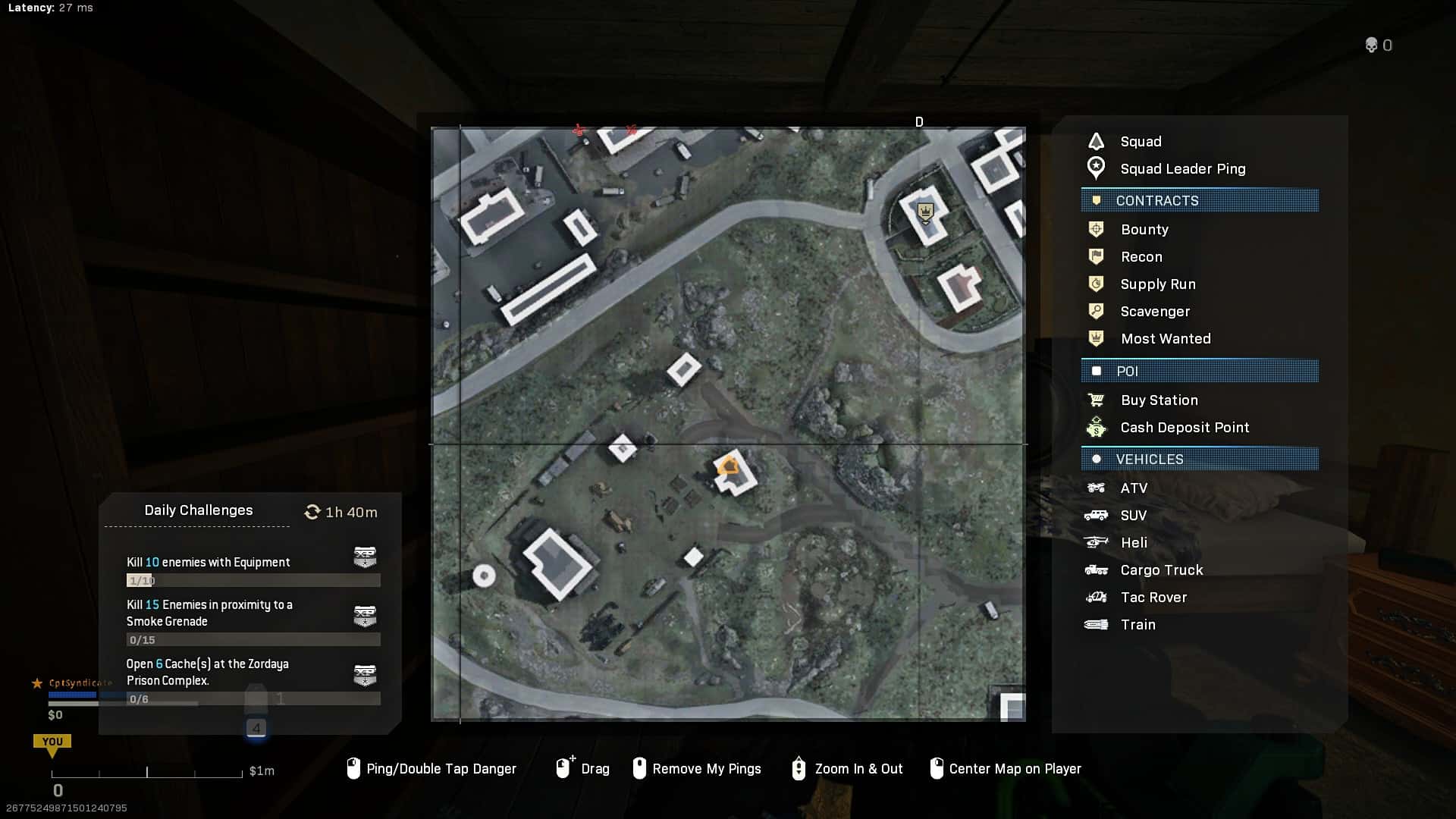Select Buy Station in the legend

pyautogui.click(x=1159, y=400)
